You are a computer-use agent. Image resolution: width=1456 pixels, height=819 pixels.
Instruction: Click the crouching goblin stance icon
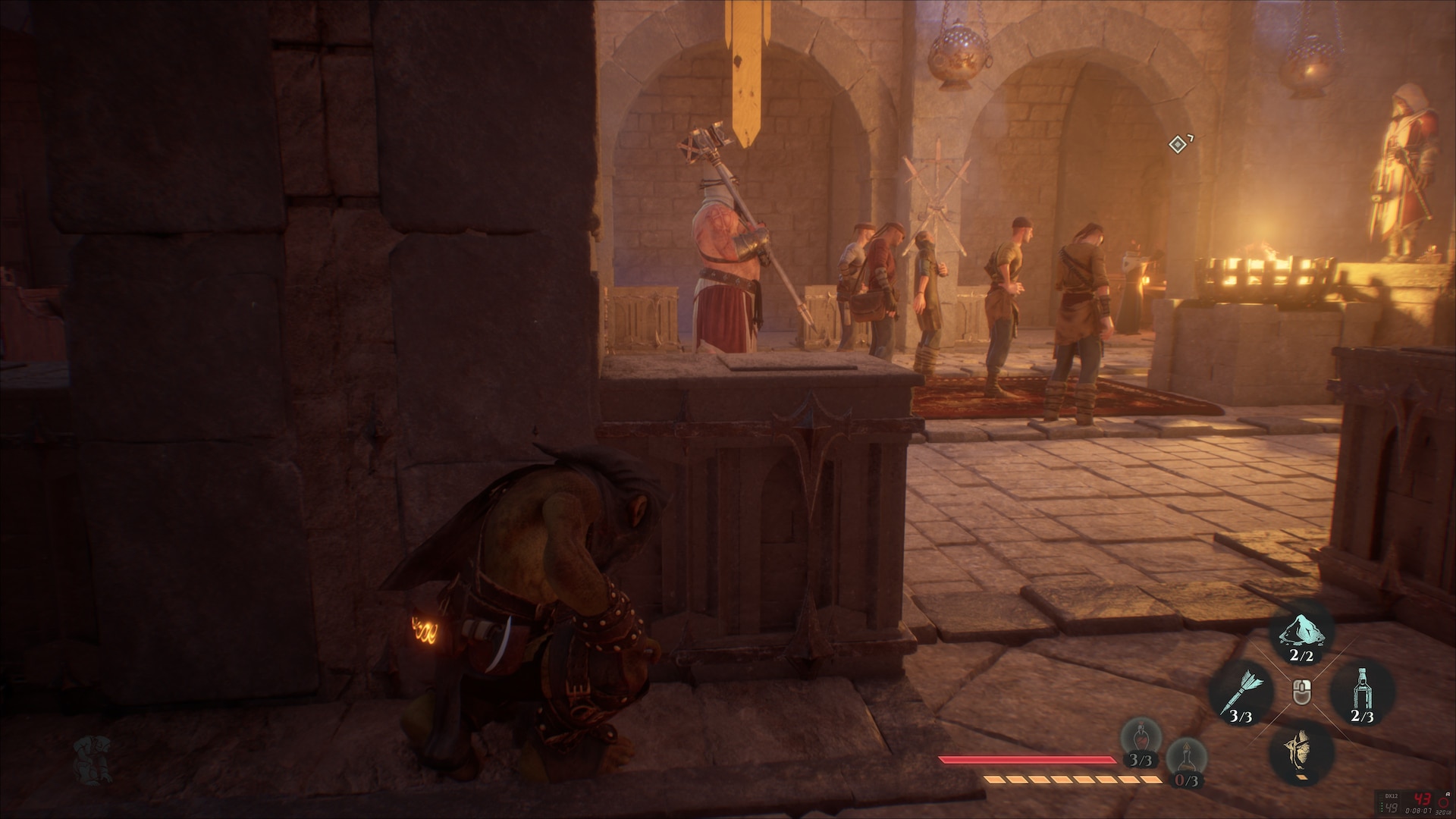point(93,759)
